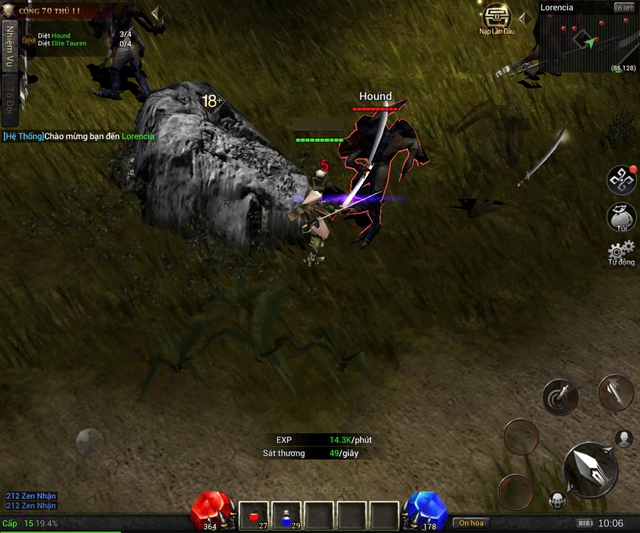Open the knot-shaped menu icon with red dot

[x=621, y=179]
